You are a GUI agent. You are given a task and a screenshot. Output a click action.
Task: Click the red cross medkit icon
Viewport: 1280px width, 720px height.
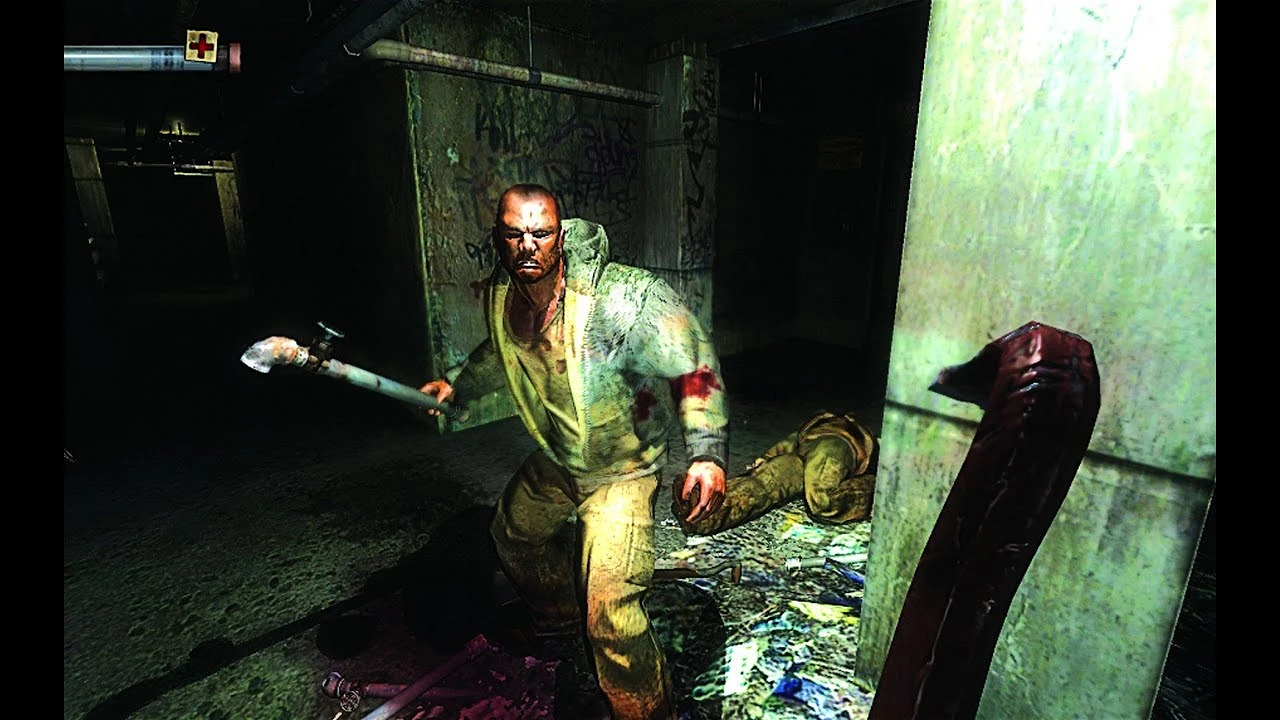(x=201, y=46)
